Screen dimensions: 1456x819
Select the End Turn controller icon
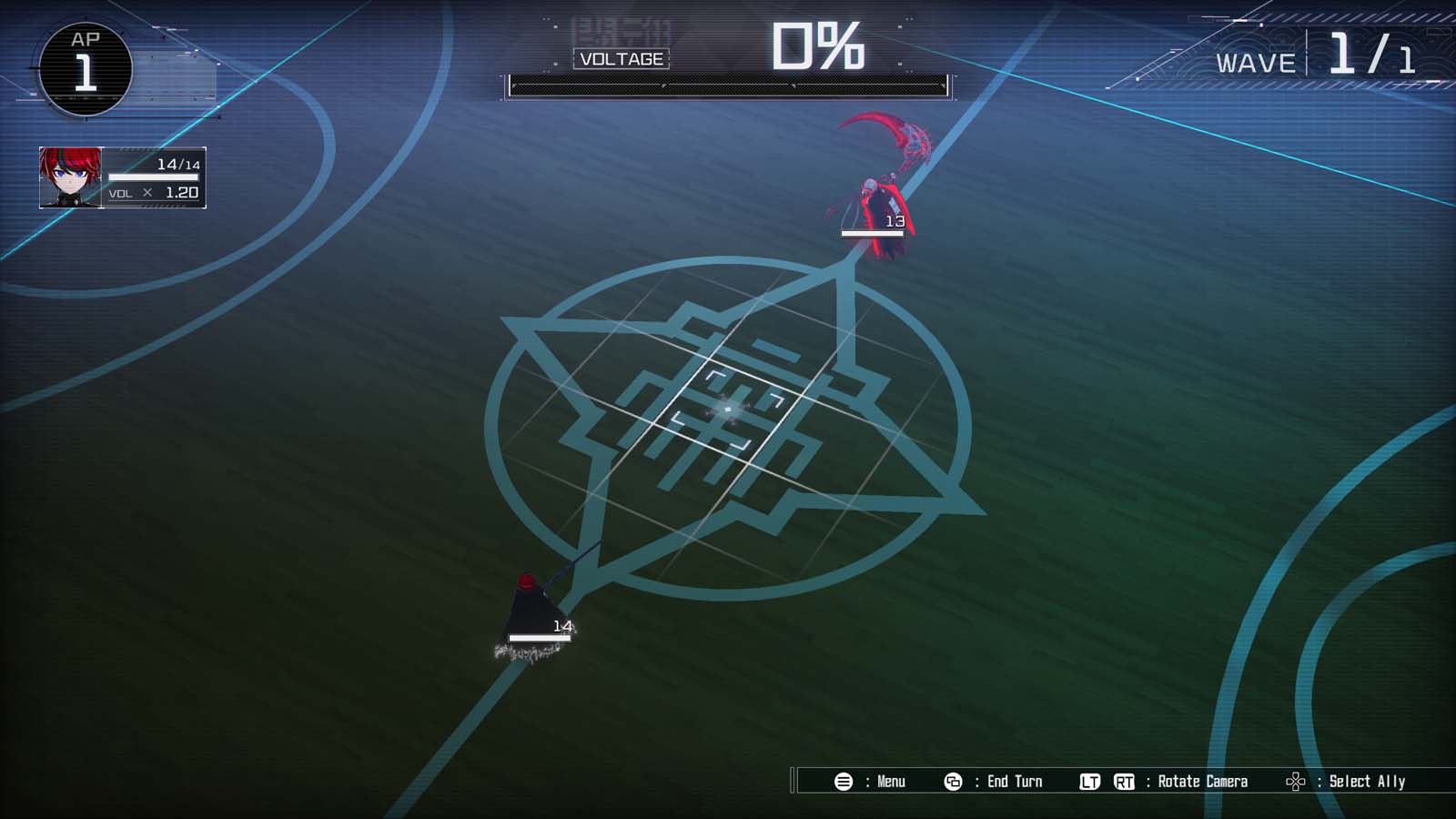tap(953, 781)
